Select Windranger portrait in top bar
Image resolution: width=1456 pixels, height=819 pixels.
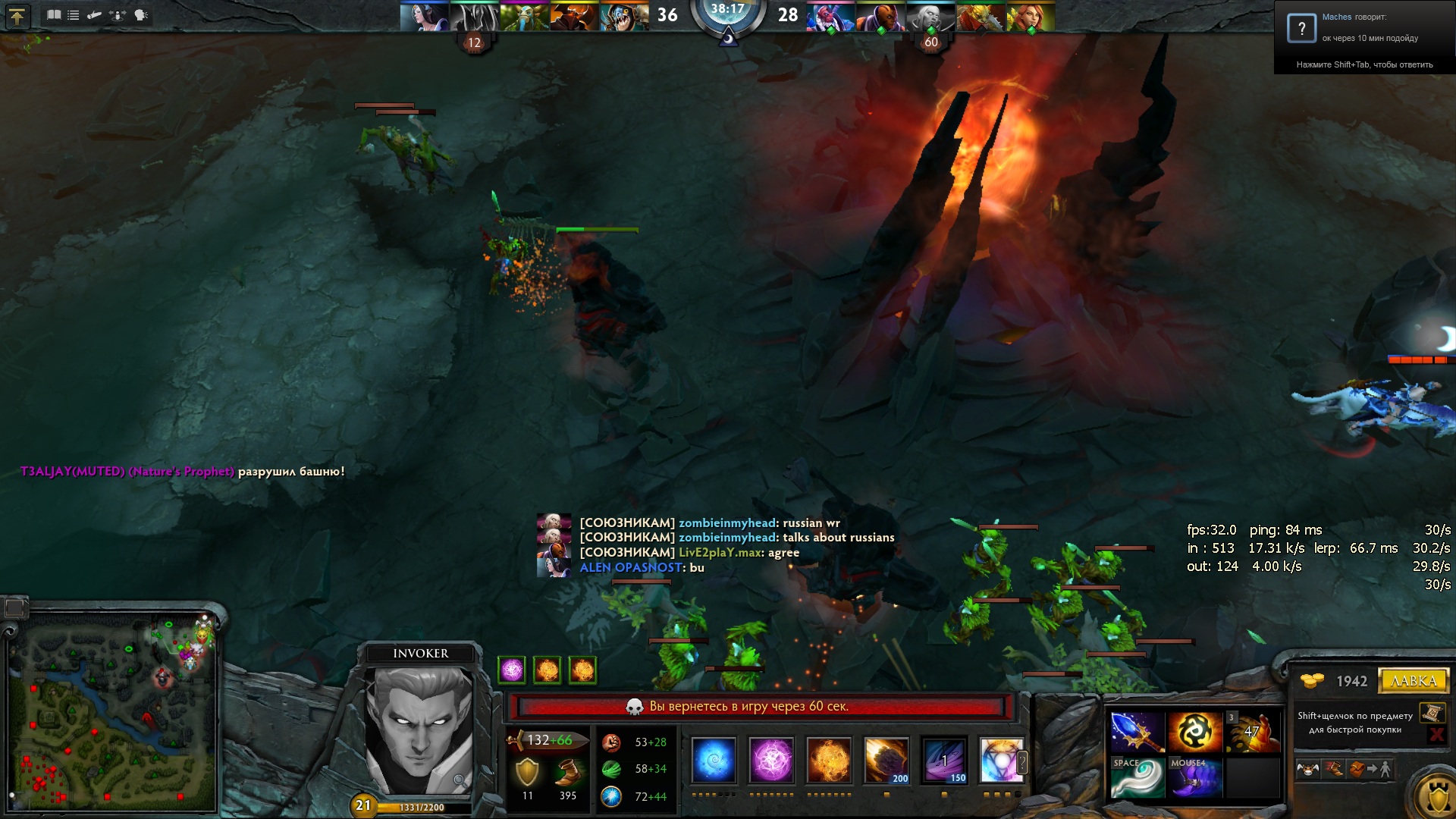tap(1031, 17)
